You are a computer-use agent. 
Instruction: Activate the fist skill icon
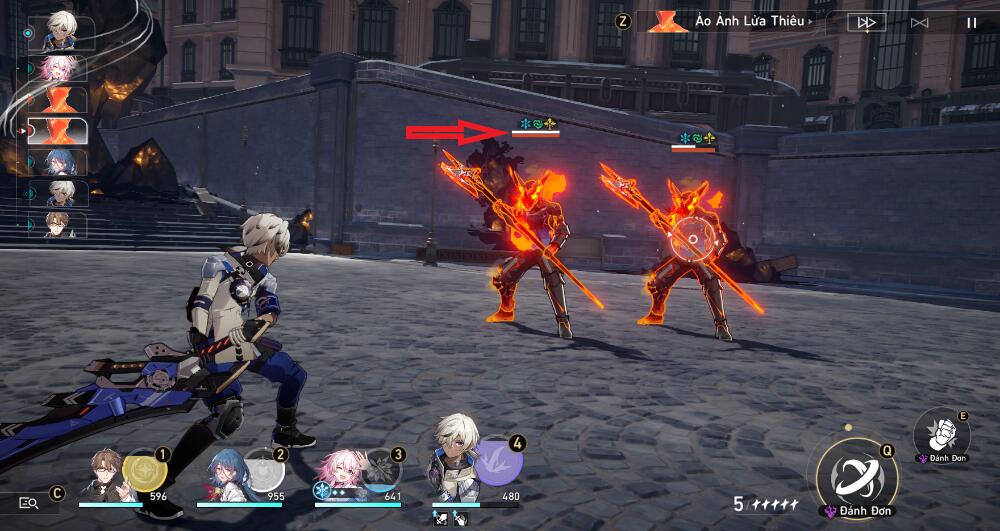point(941,430)
